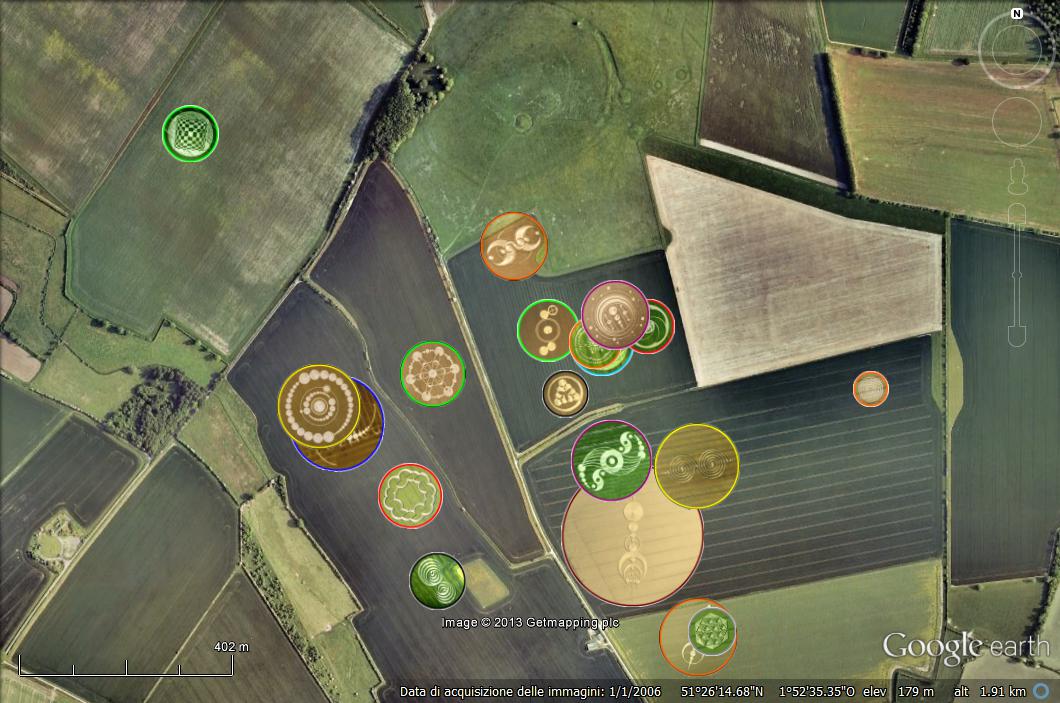Viewport: 1060px width, 703px height.
Task: Click the zoom-in end of the zoom slider
Action: coord(1016,215)
